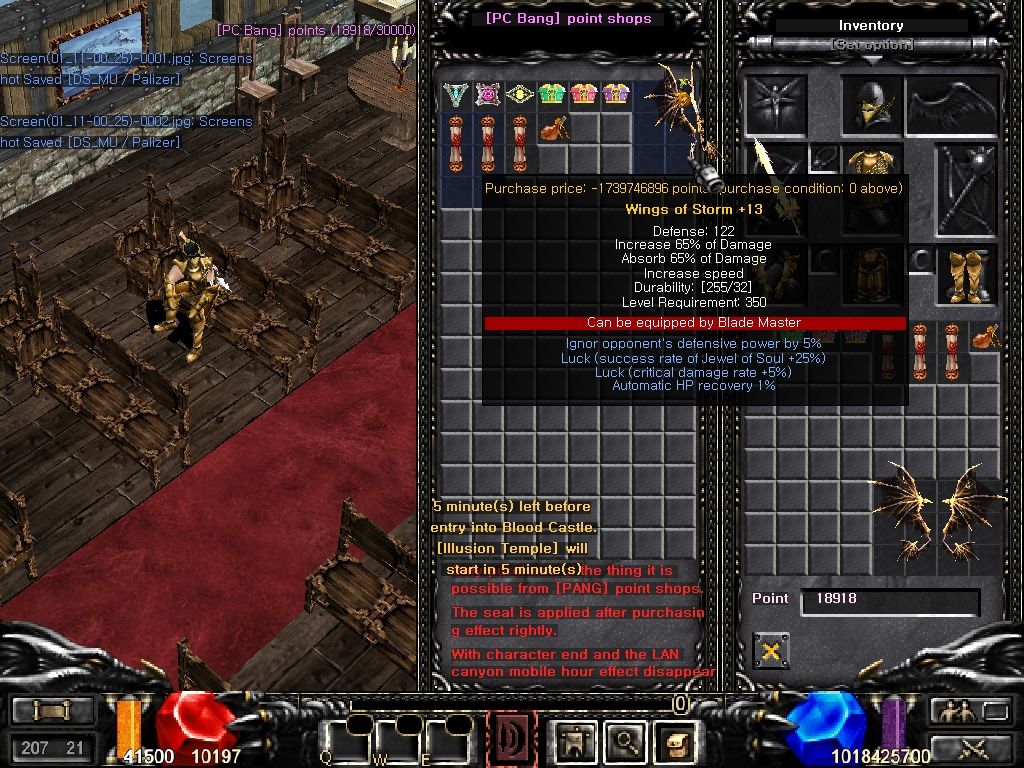Image resolution: width=1024 pixels, height=768 pixels.
Task: Select the equipped golden helmet slot
Action: coord(870,106)
